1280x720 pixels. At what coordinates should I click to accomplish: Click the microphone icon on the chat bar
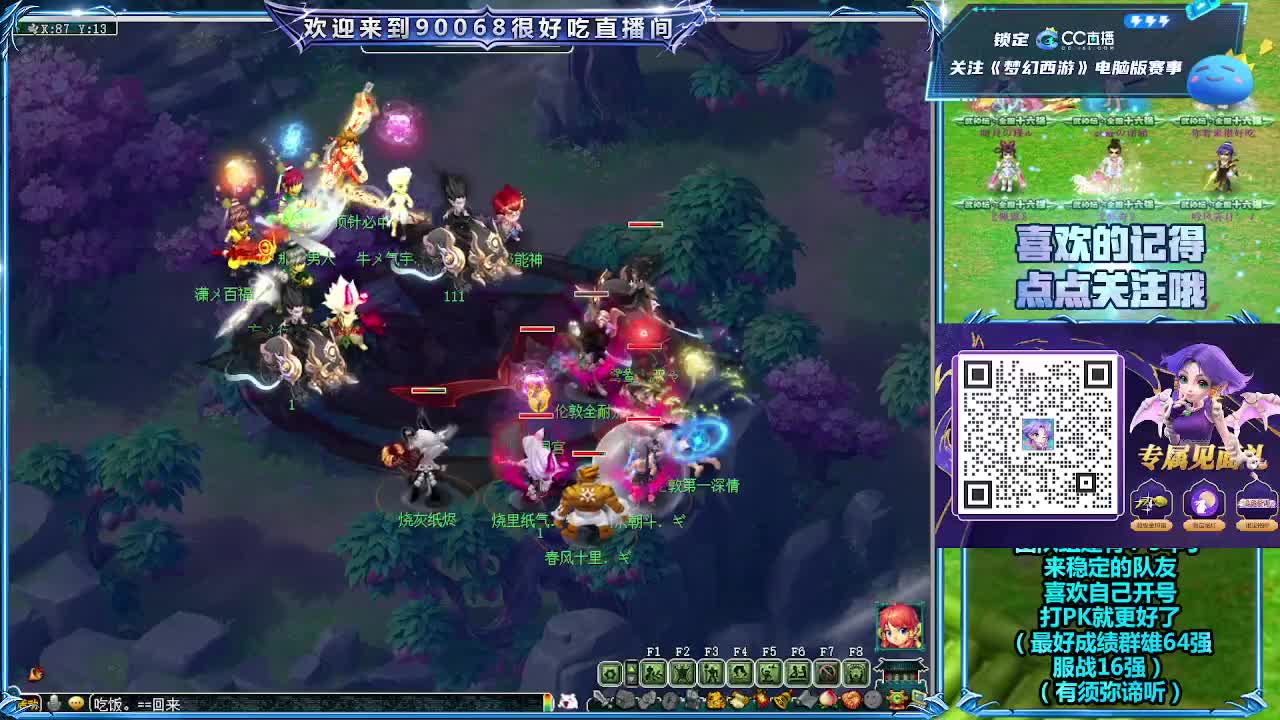coord(53,701)
